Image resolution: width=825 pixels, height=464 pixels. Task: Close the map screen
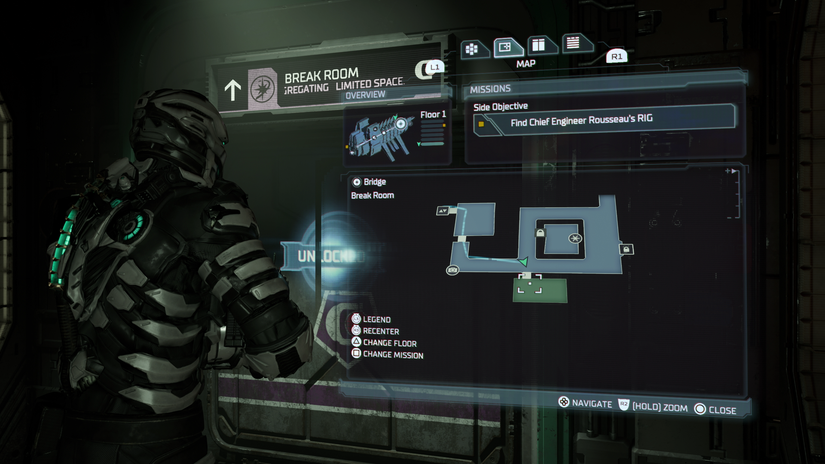(x=715, y=410)
